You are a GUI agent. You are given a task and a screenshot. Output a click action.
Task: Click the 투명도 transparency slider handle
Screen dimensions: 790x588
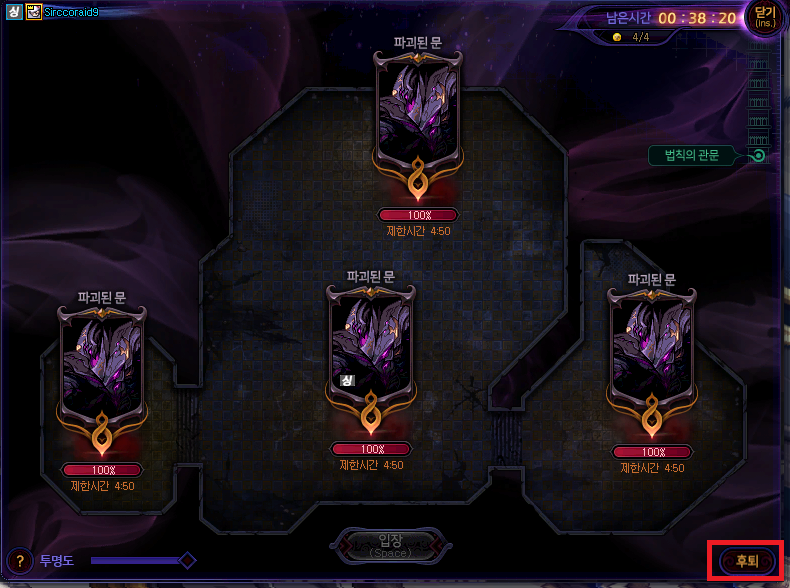point(187,560)
